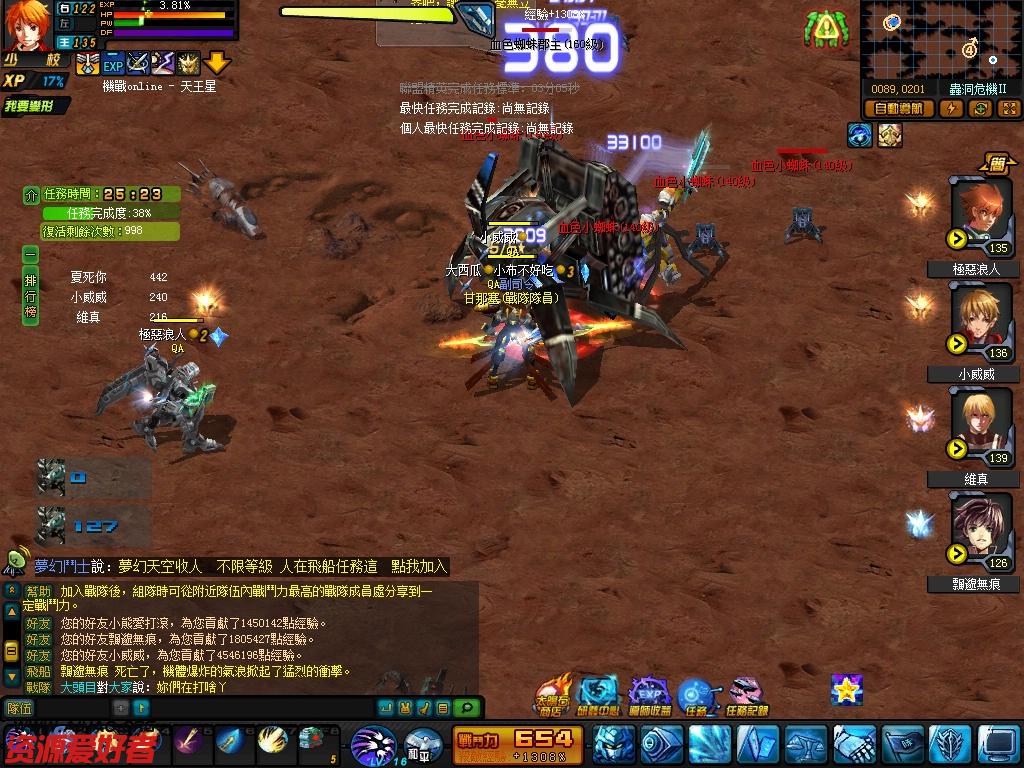1024x768 pixels.
Task: Click the yellow star icon
Action: tap(846, 689)
